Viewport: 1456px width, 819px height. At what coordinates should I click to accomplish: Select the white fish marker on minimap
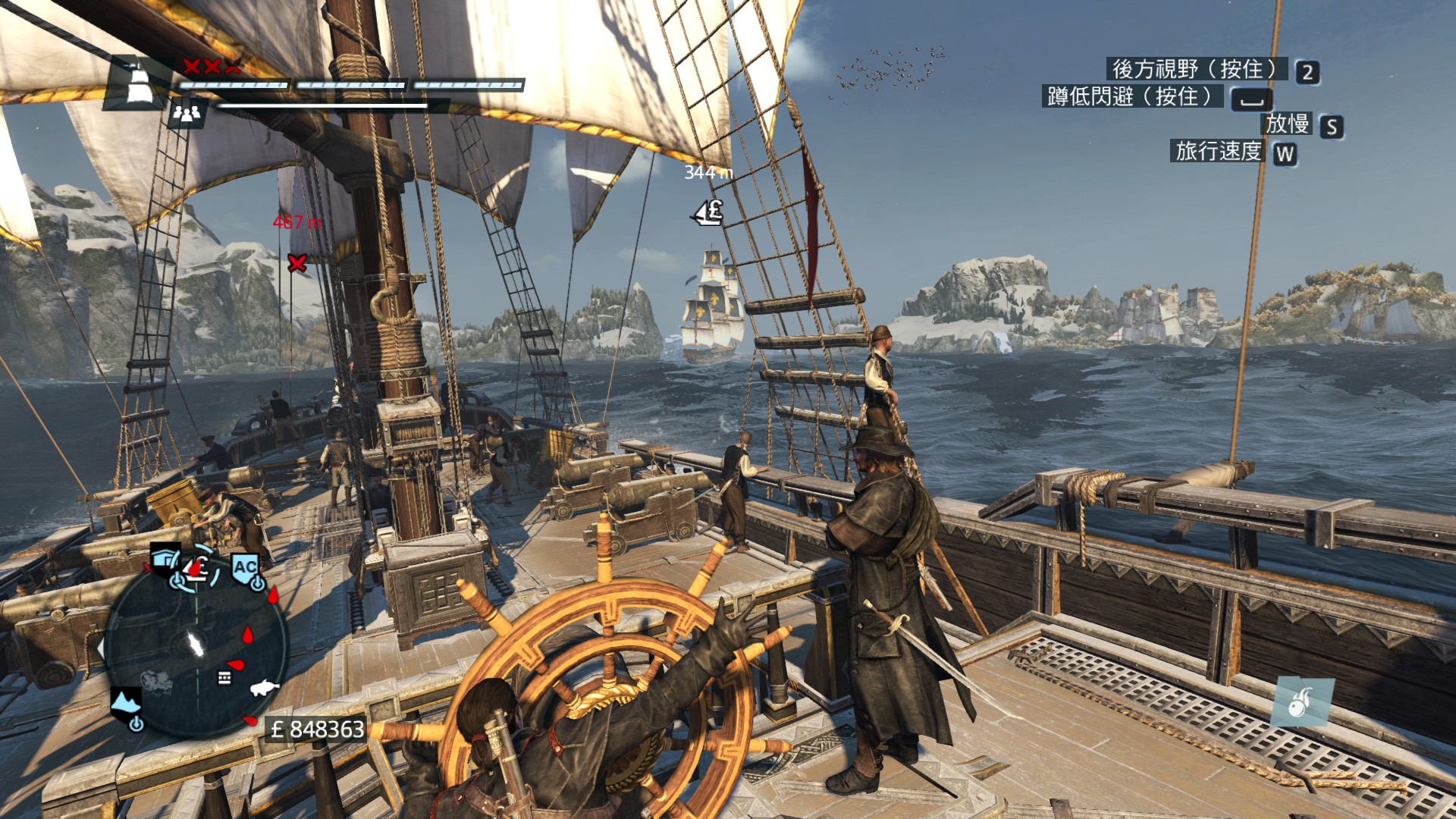coord(263,688)
